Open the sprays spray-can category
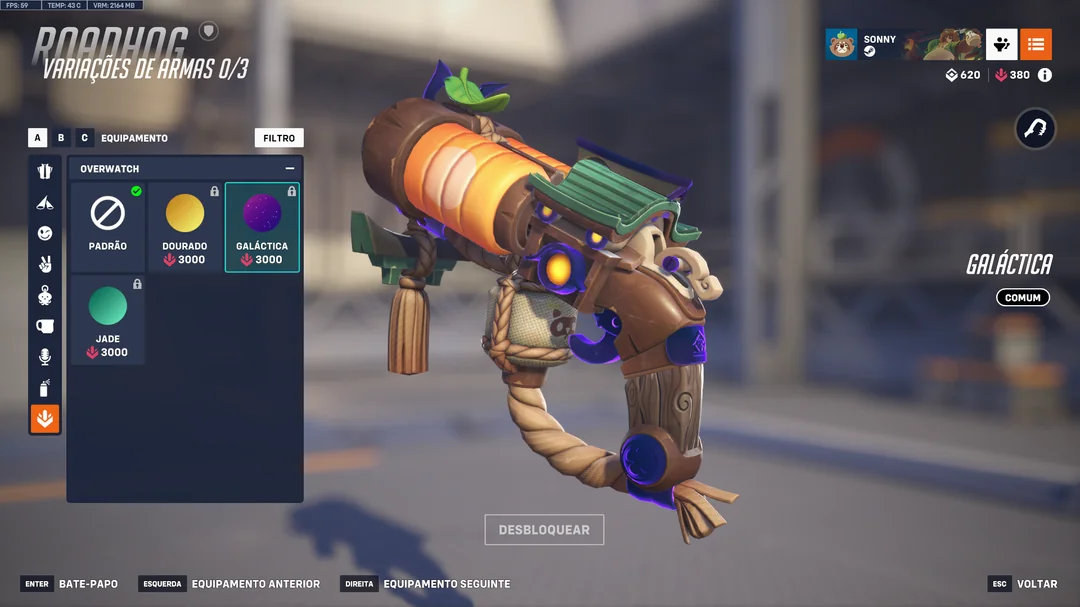The height and width of the screenshot is (607, 1080). click(x=45, y=388)
